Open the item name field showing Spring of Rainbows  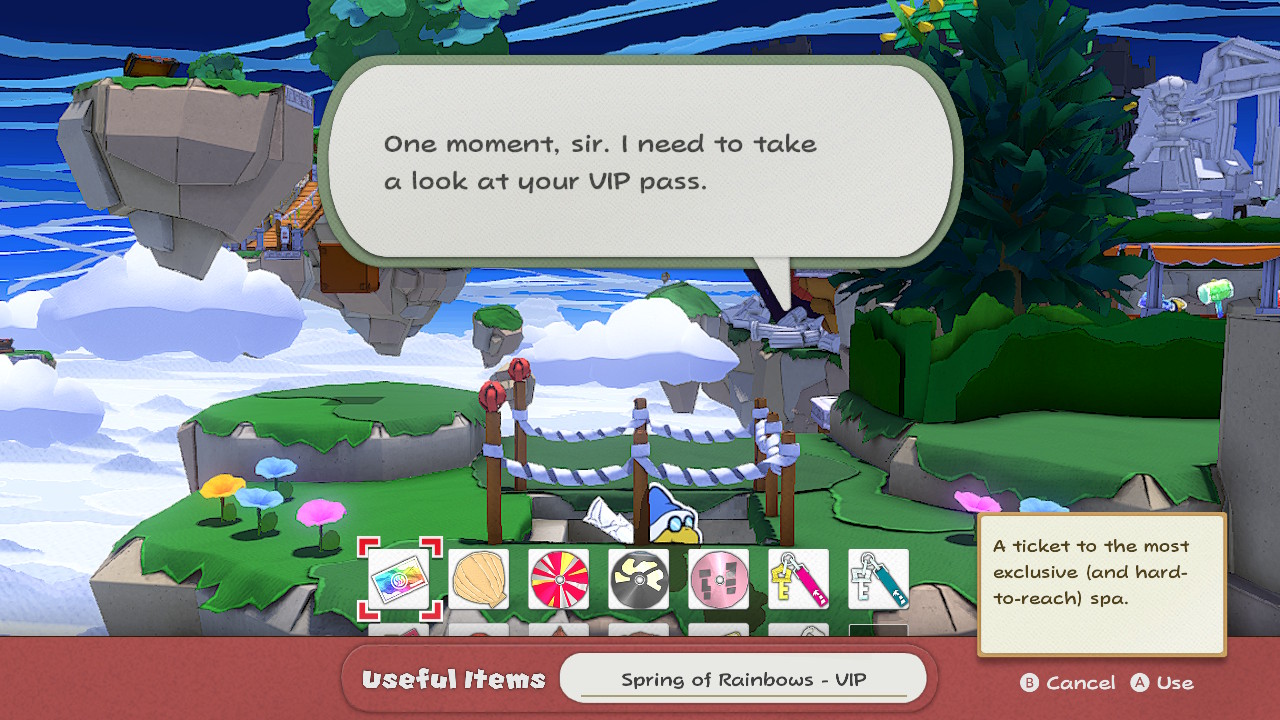[744, 676]
